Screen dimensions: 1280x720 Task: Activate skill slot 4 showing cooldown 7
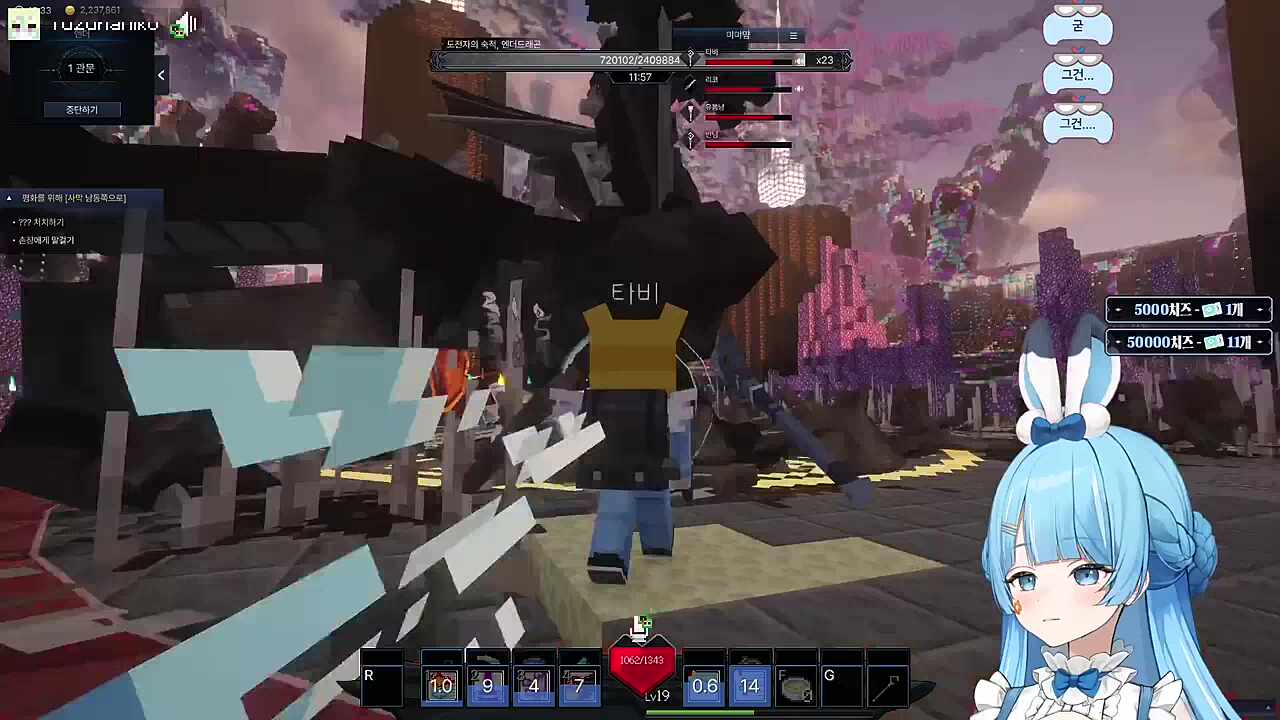[x=579, y=681]
